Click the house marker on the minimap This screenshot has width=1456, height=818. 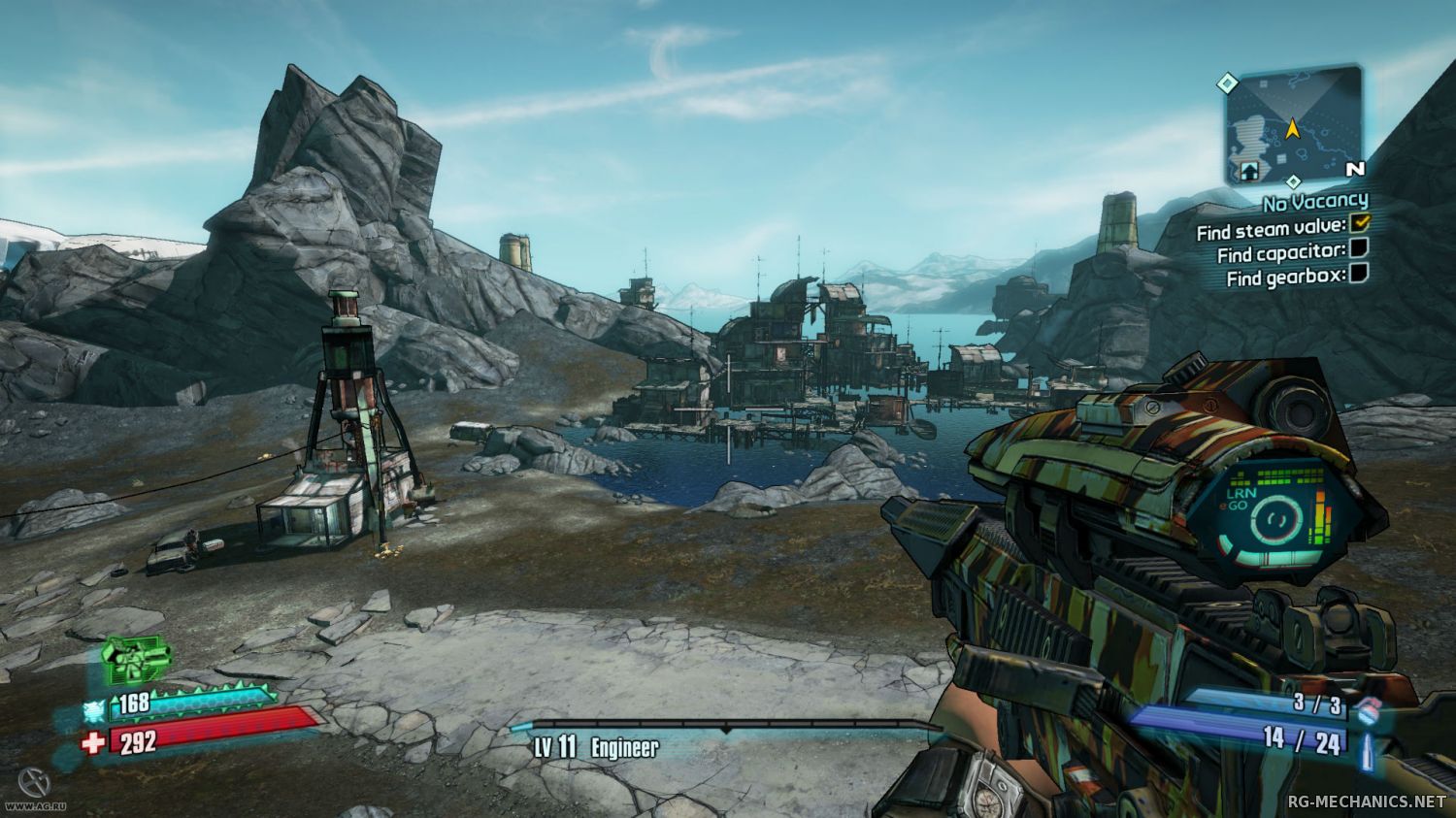click(x=1249, y=170)
